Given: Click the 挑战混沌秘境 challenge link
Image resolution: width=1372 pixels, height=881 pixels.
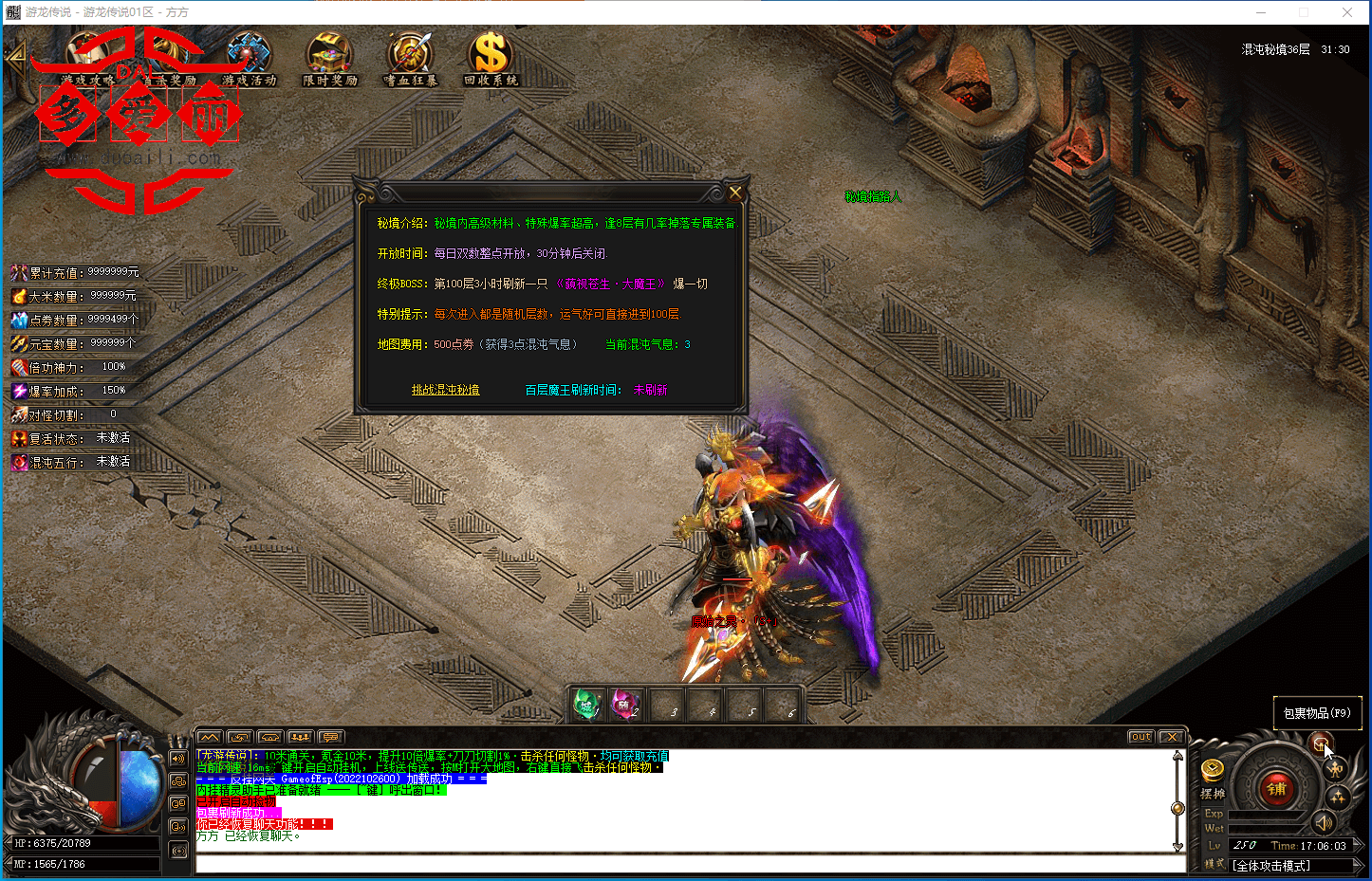Looking at the screenshot, I should pyautogui.click(x=445, y=390).
